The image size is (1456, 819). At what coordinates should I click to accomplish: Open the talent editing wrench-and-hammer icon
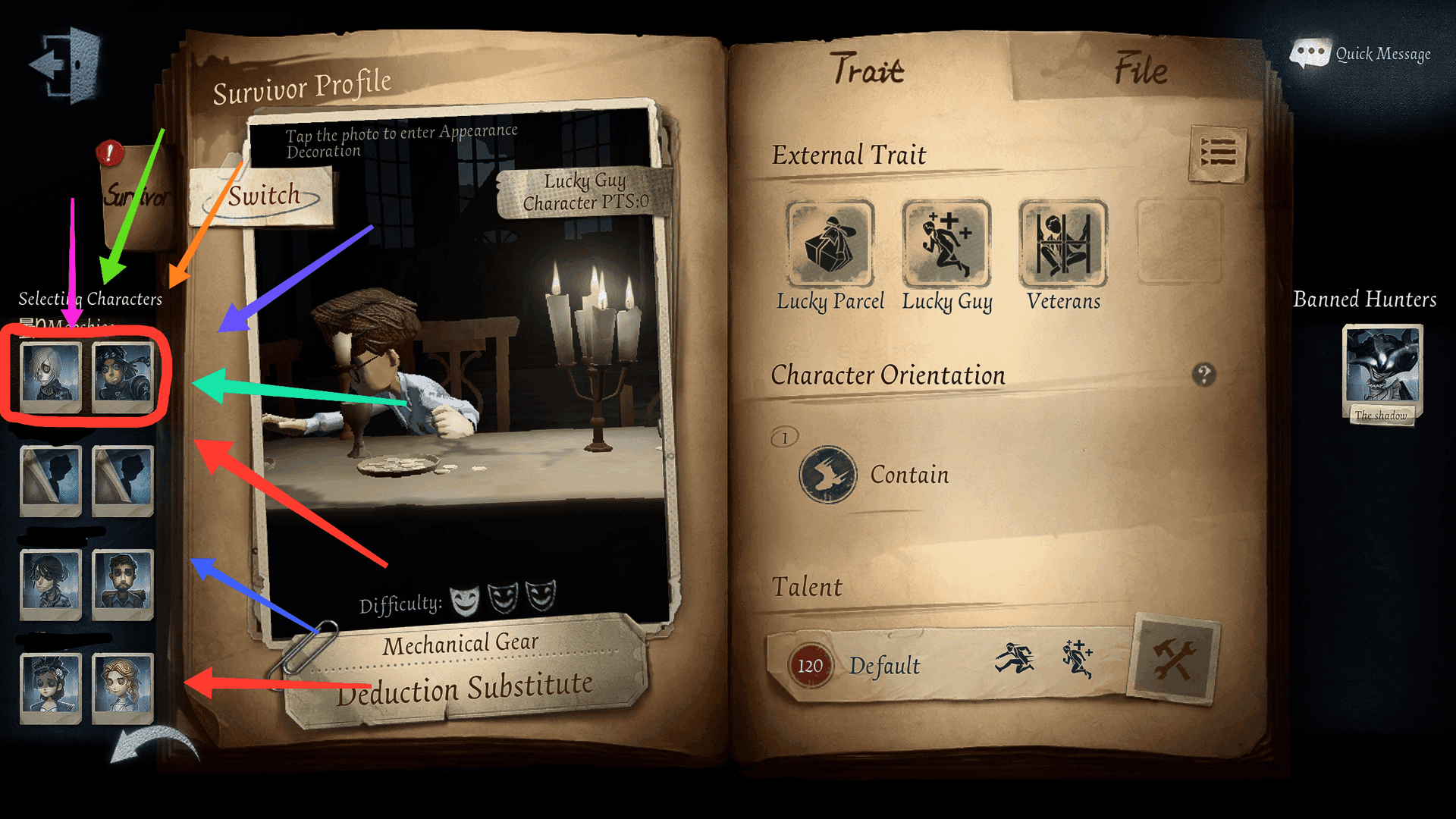point(1173,657)
